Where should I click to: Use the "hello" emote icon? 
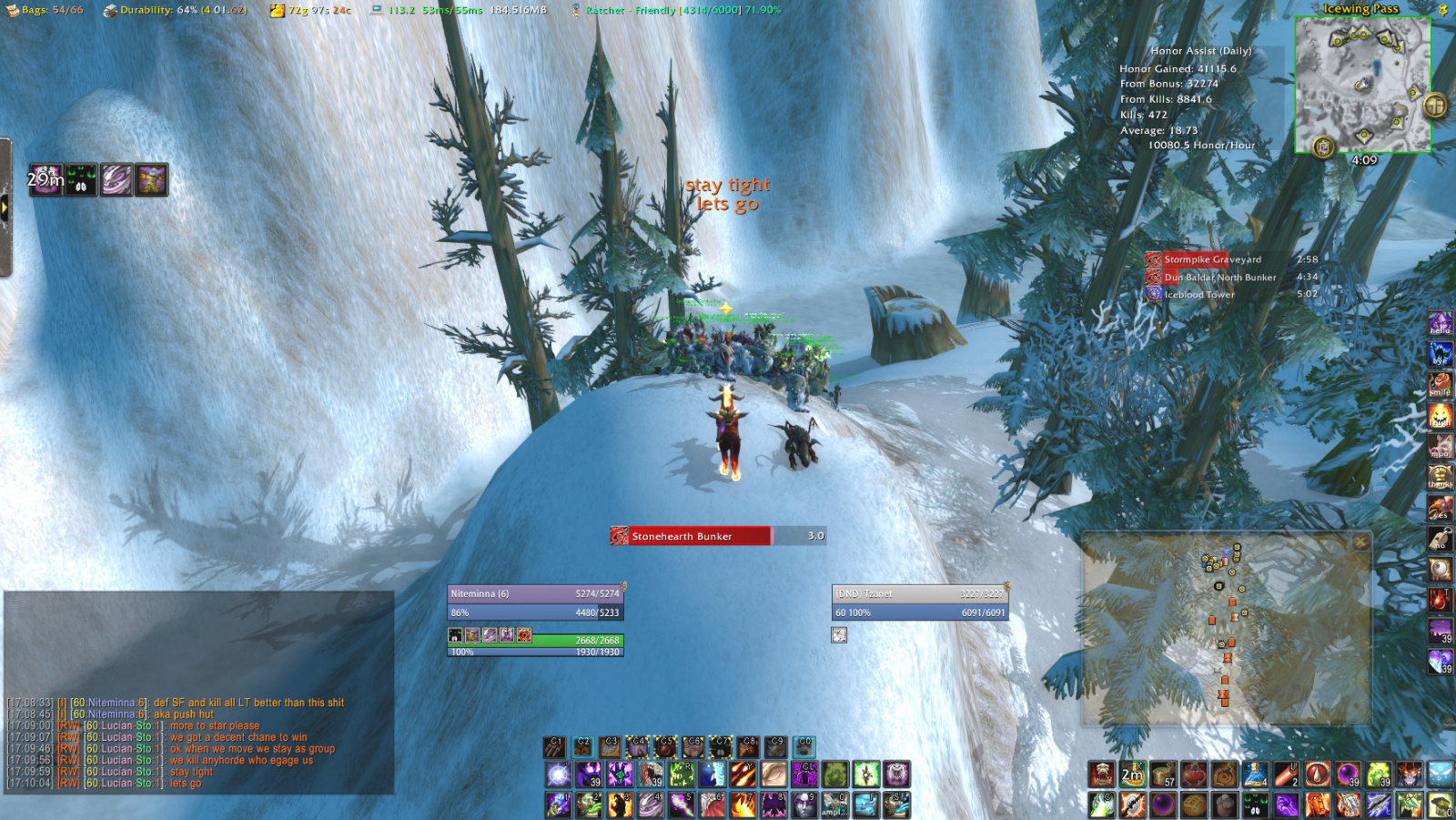(1441, 324)
